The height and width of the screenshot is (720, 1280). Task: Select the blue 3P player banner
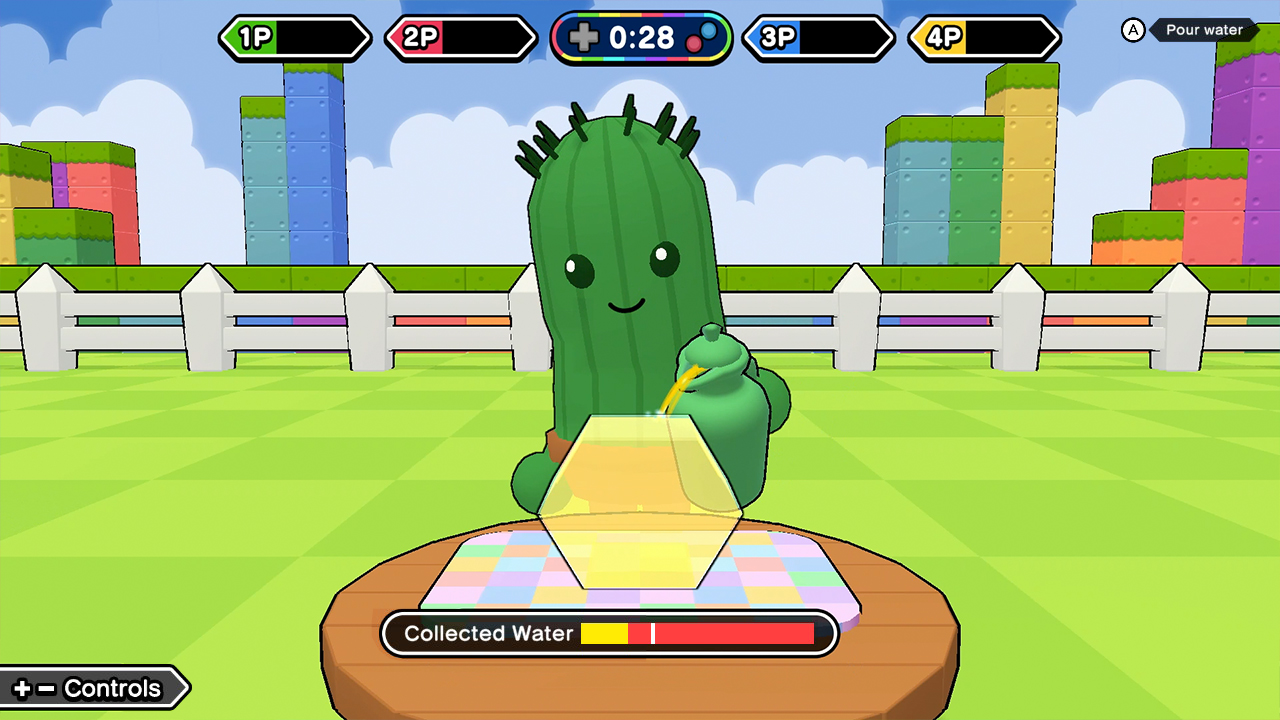point(818,39)
